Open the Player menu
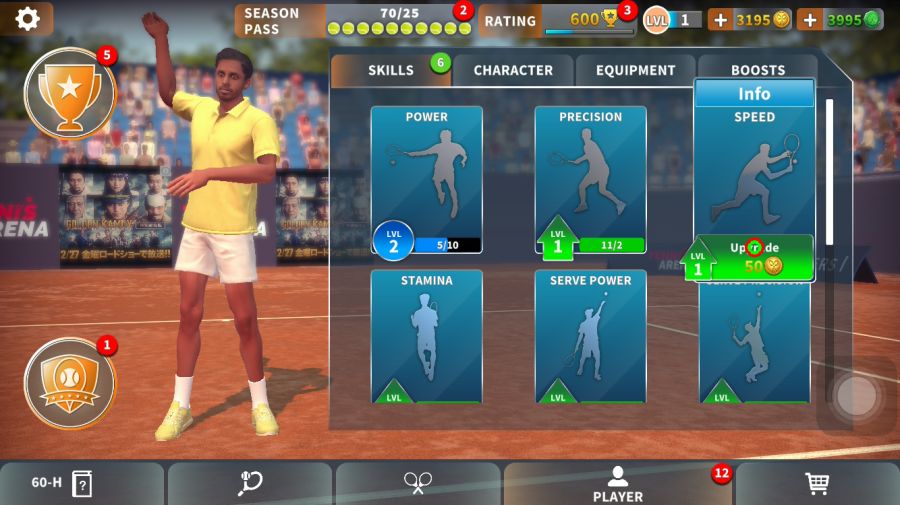 click(618, 484)
